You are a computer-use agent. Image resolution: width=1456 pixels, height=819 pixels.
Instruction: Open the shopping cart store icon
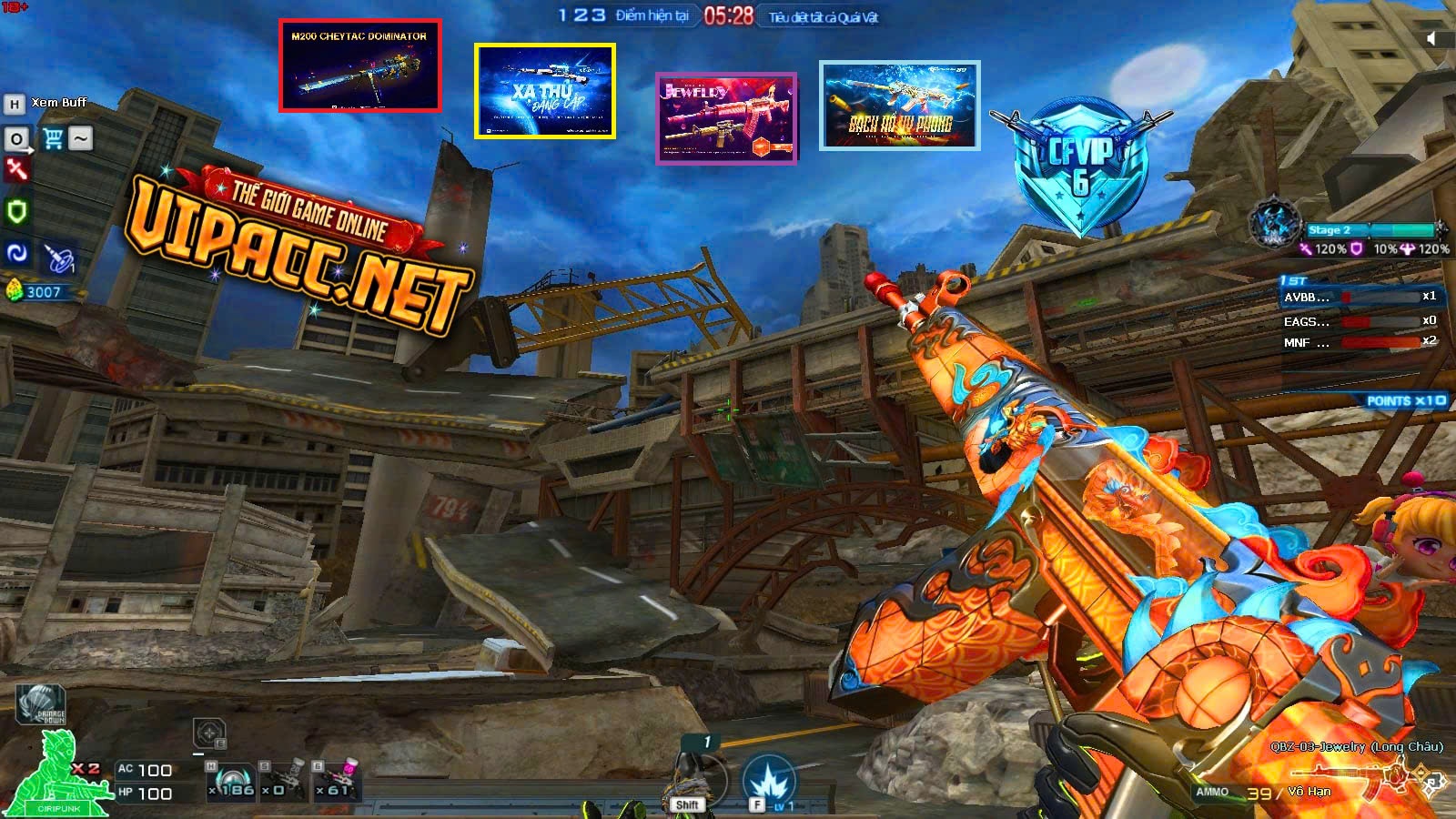click(53, 138)
